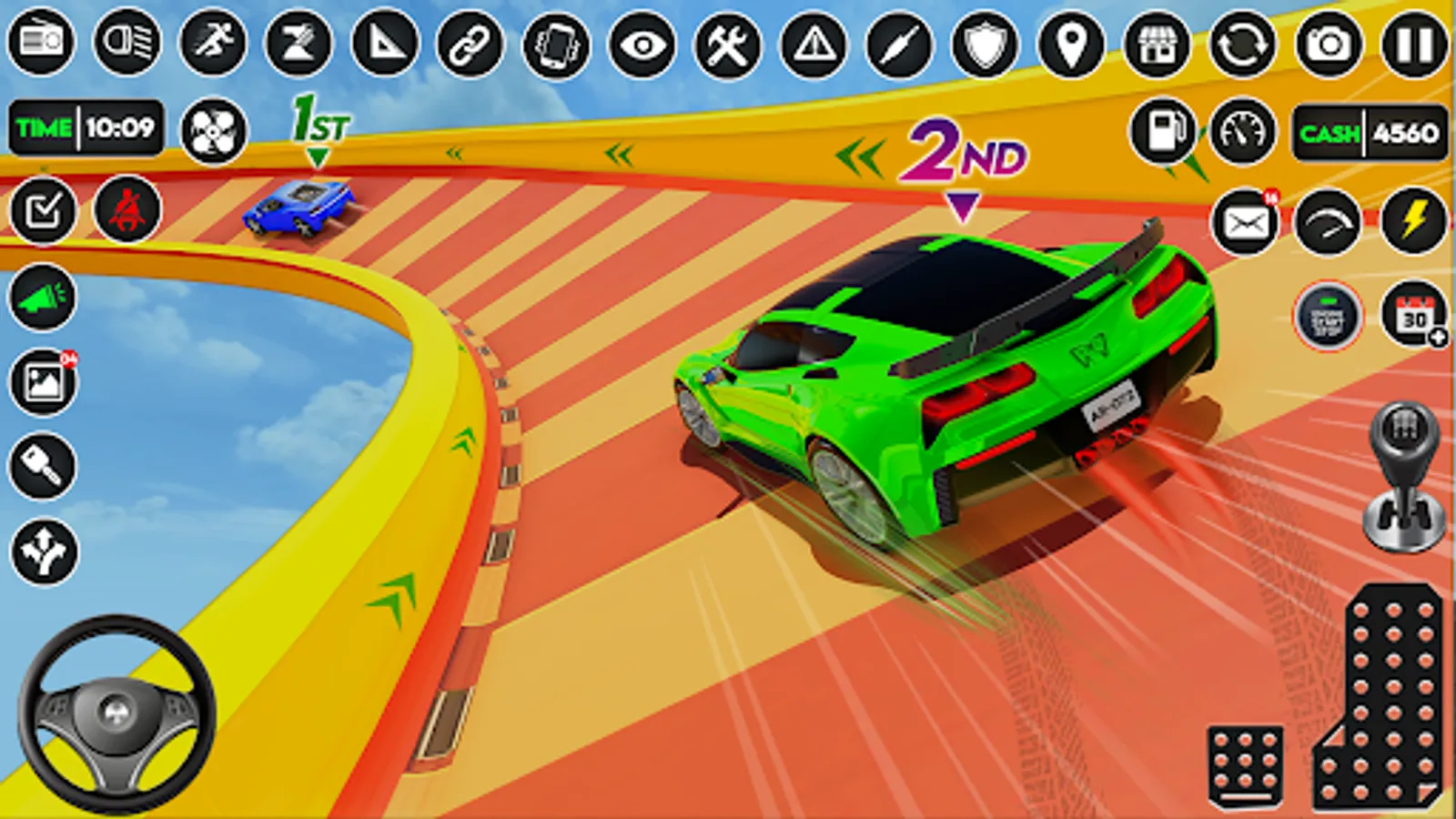Open the radio icon
Screen dimensions: 1456x819
pos(41,42)
